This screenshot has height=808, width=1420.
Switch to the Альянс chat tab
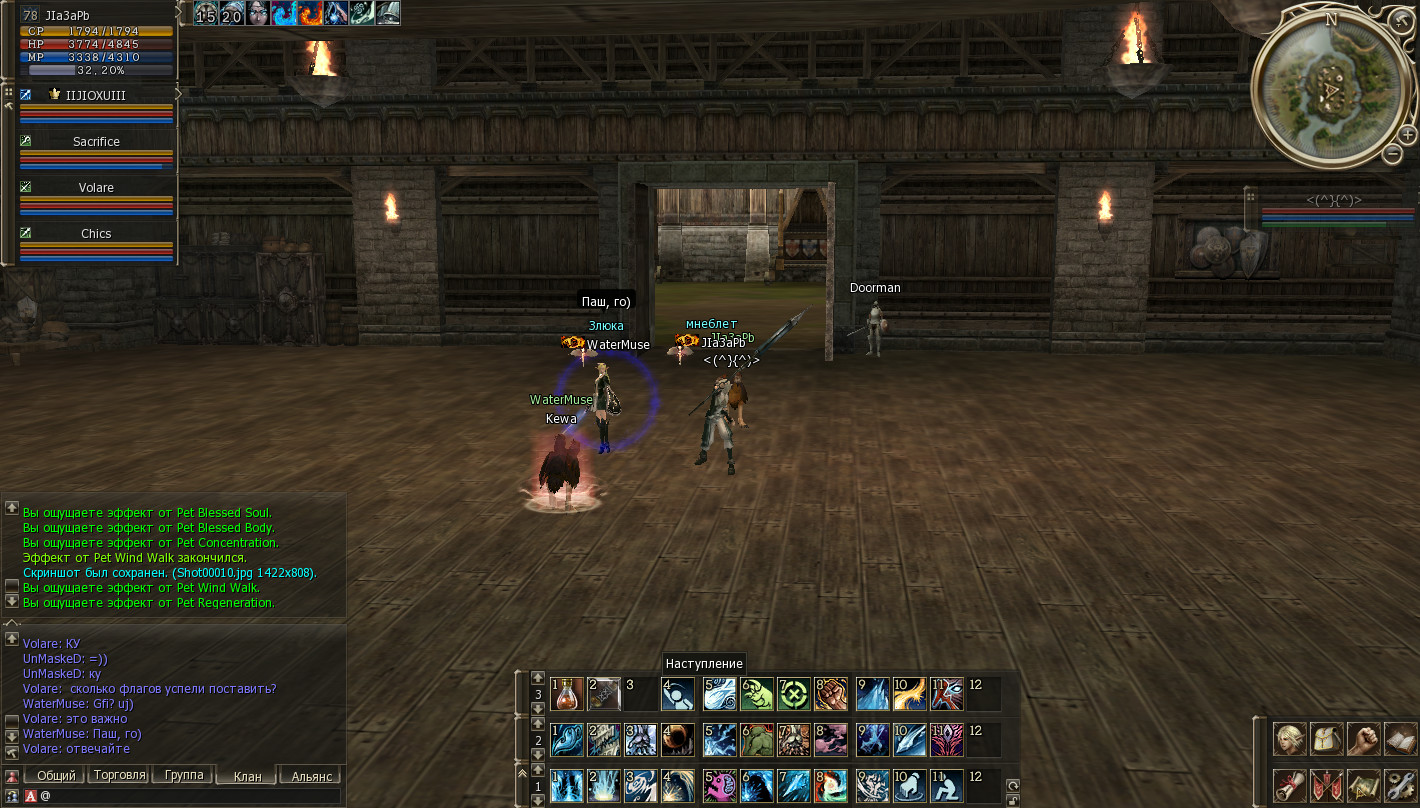tap(310, 776)
